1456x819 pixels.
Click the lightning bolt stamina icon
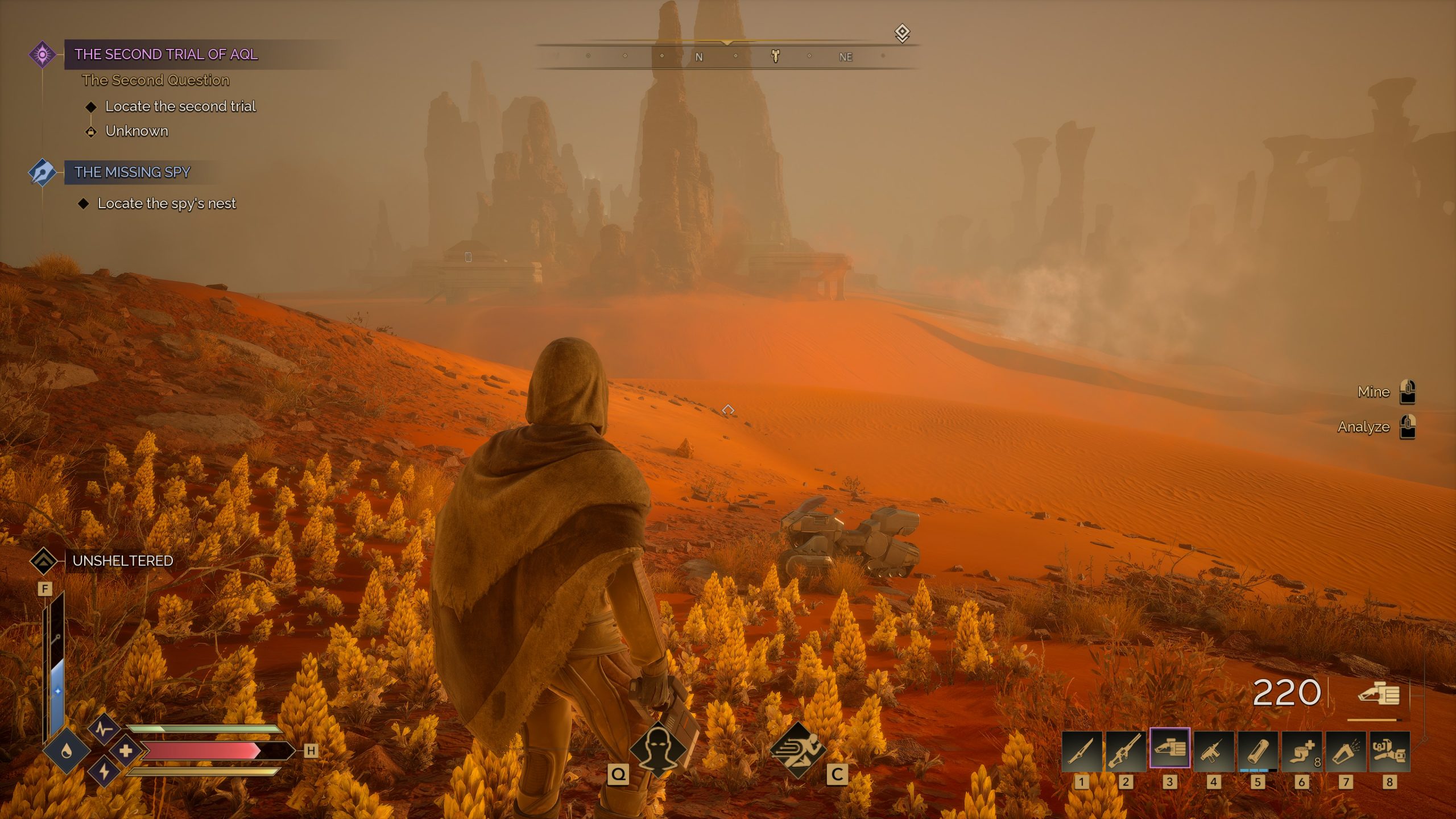(104, 772)
